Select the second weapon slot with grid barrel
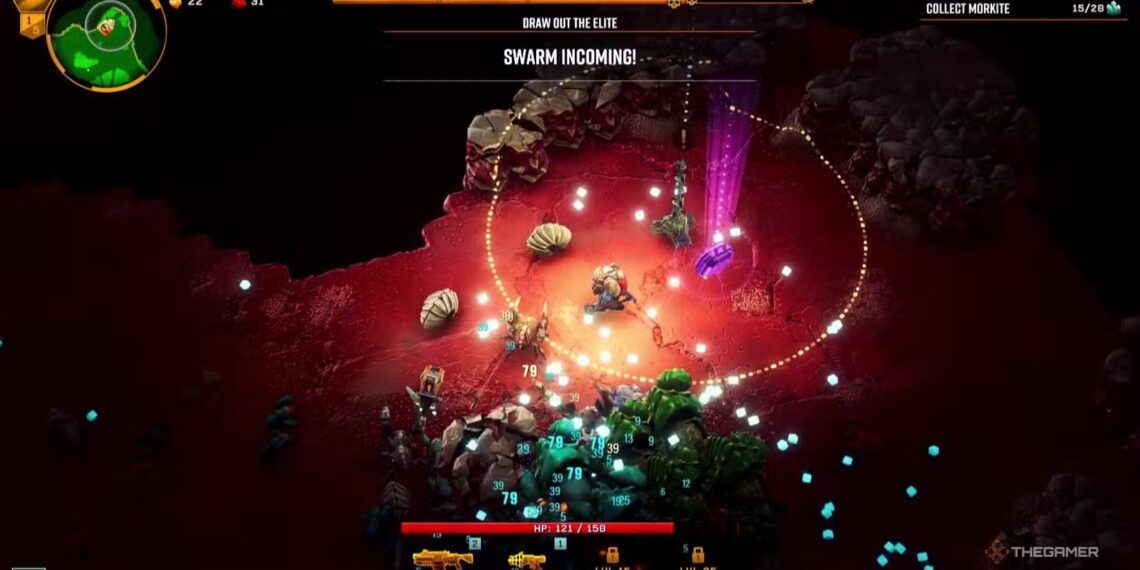 coord(526,559)
